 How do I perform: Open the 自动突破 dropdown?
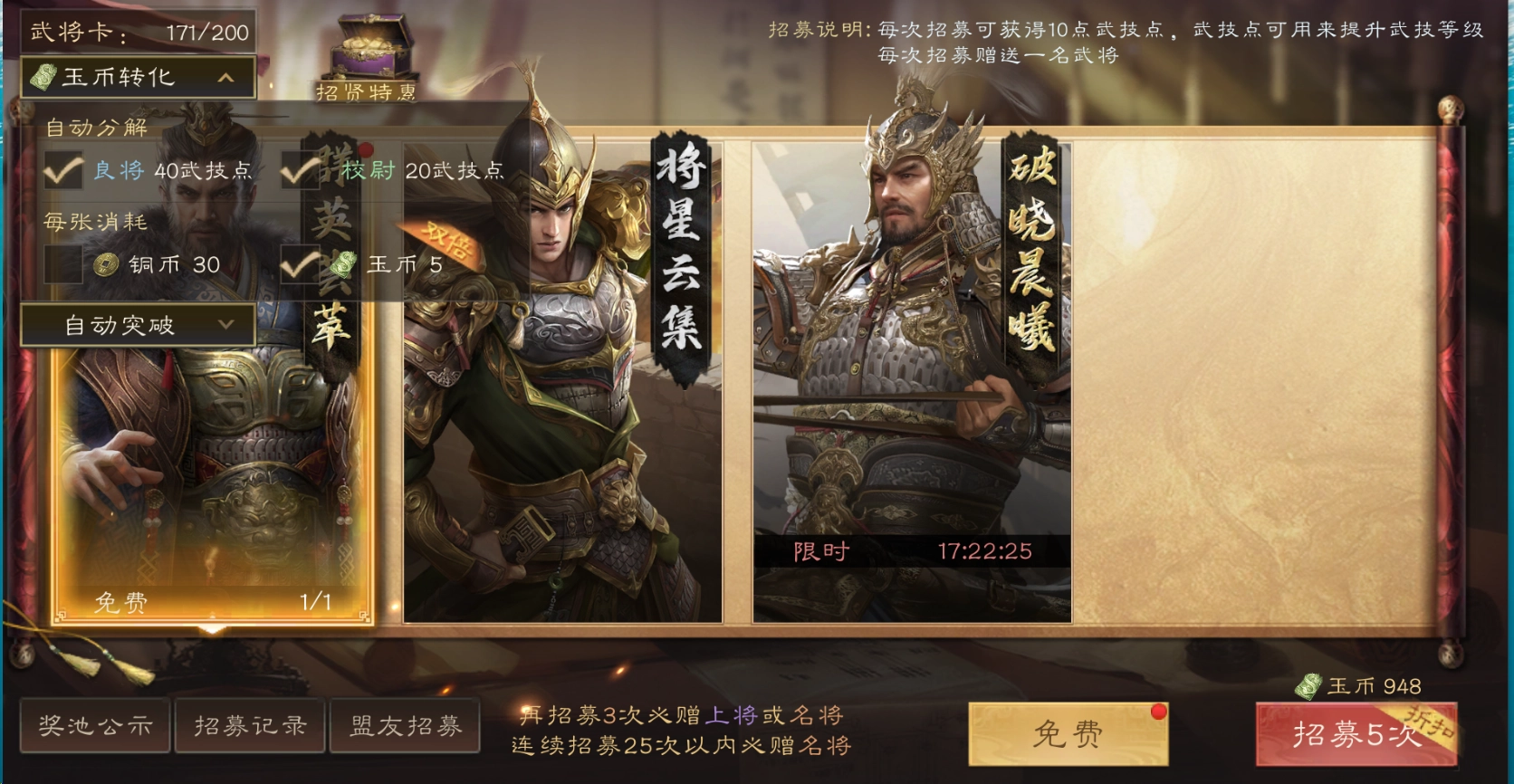(136, 326)
